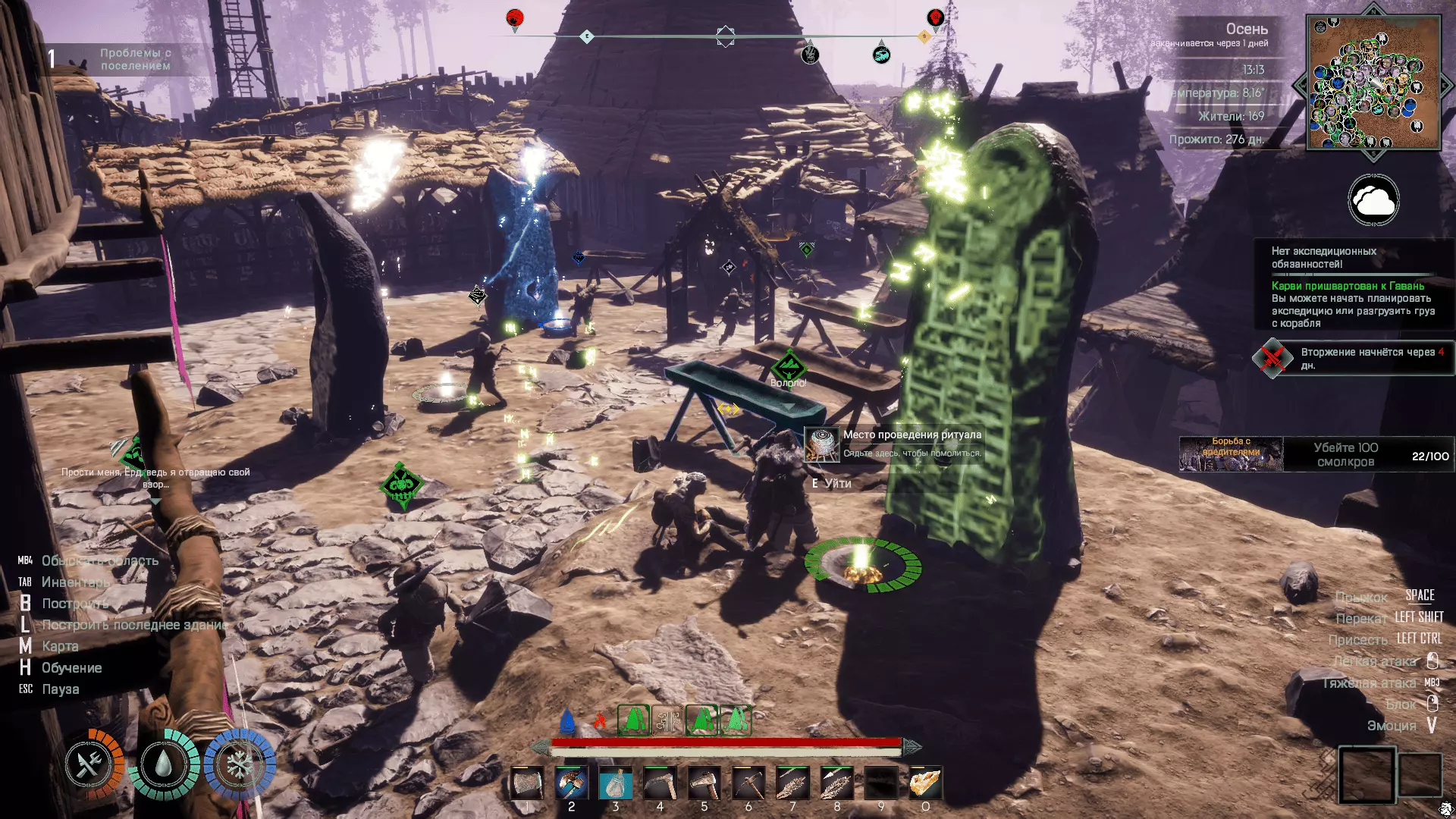
Task: Click the hunger gauge with crossed utensils
Action: click(x=91, y=764)
